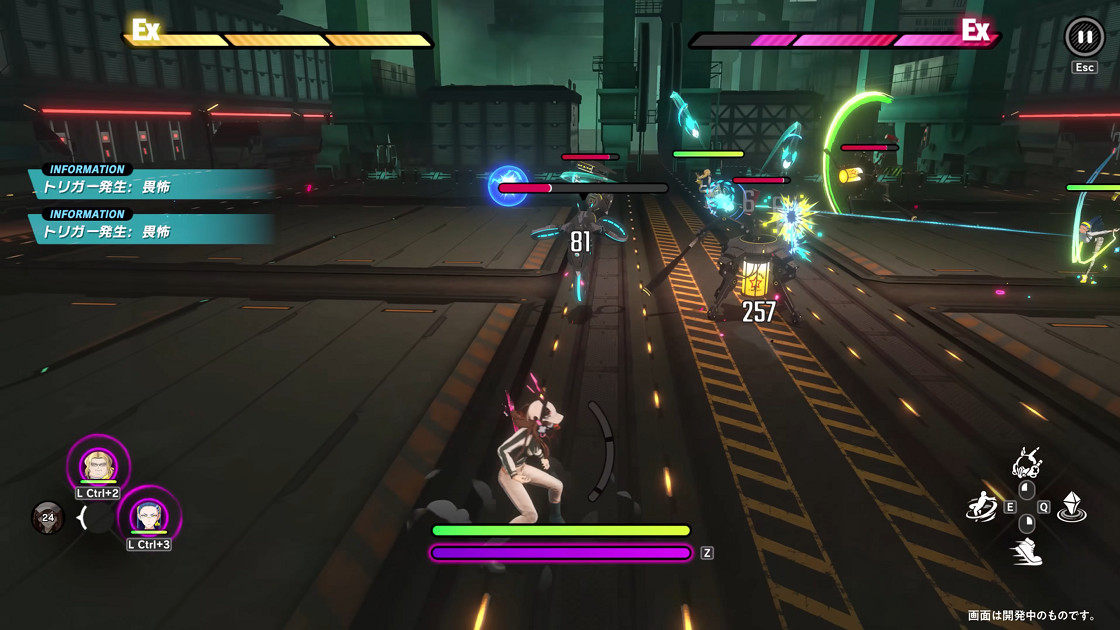Pause the game with the pause button
The width and height of the screenshot is (1120, 630).
click(1084, 37)
